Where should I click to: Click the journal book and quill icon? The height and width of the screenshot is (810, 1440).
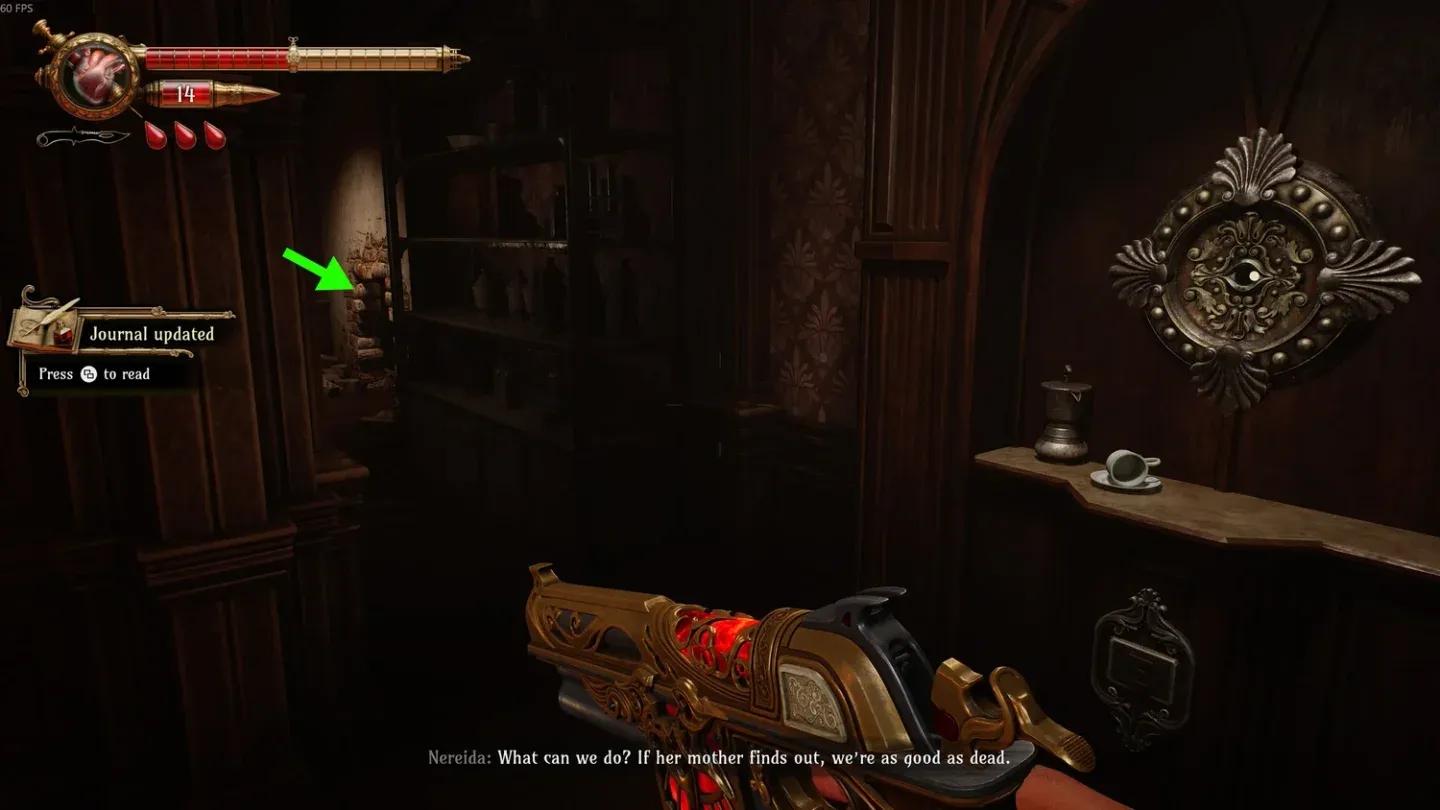47,323
